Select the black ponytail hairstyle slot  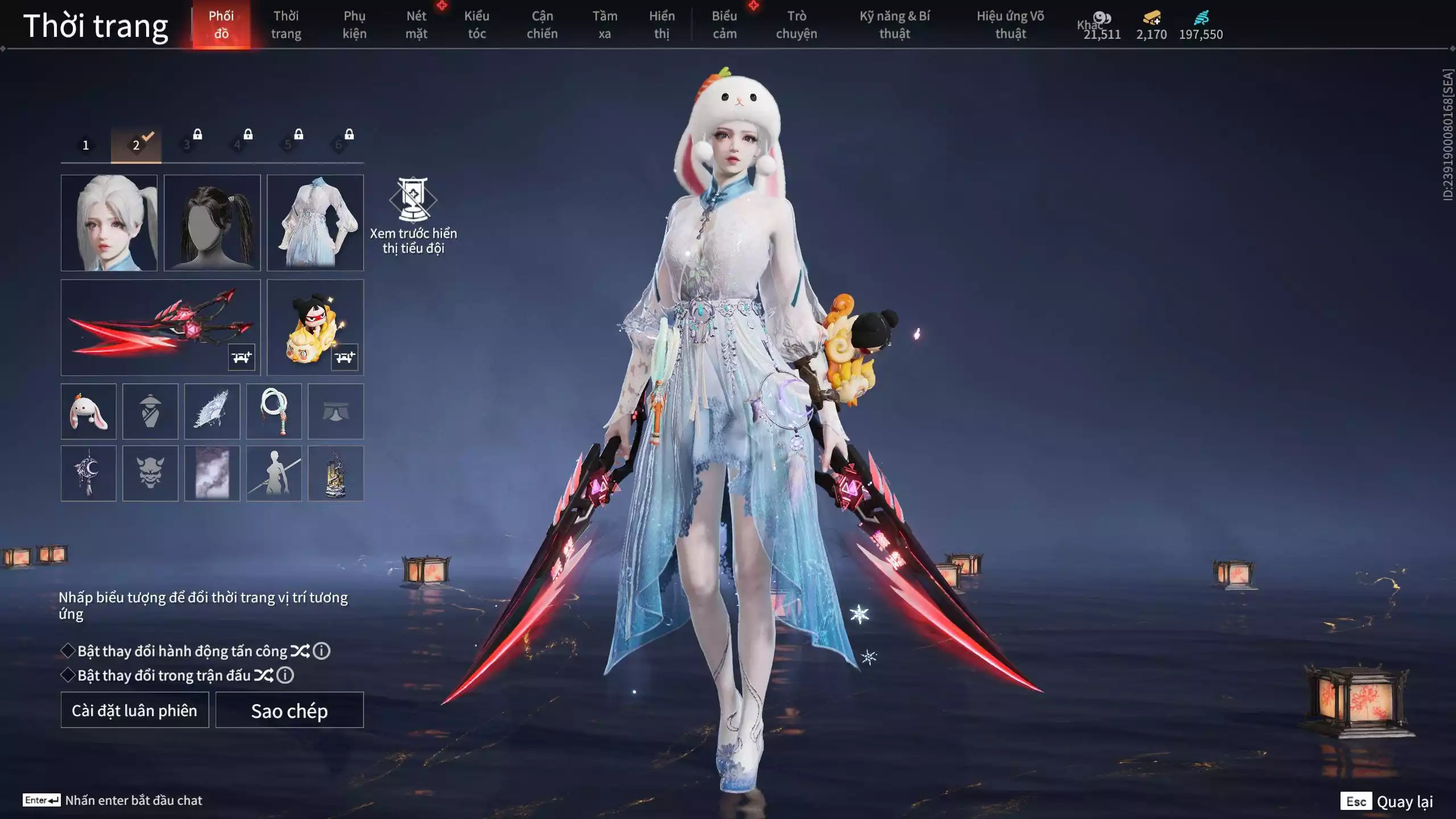(x=212, y=222)
